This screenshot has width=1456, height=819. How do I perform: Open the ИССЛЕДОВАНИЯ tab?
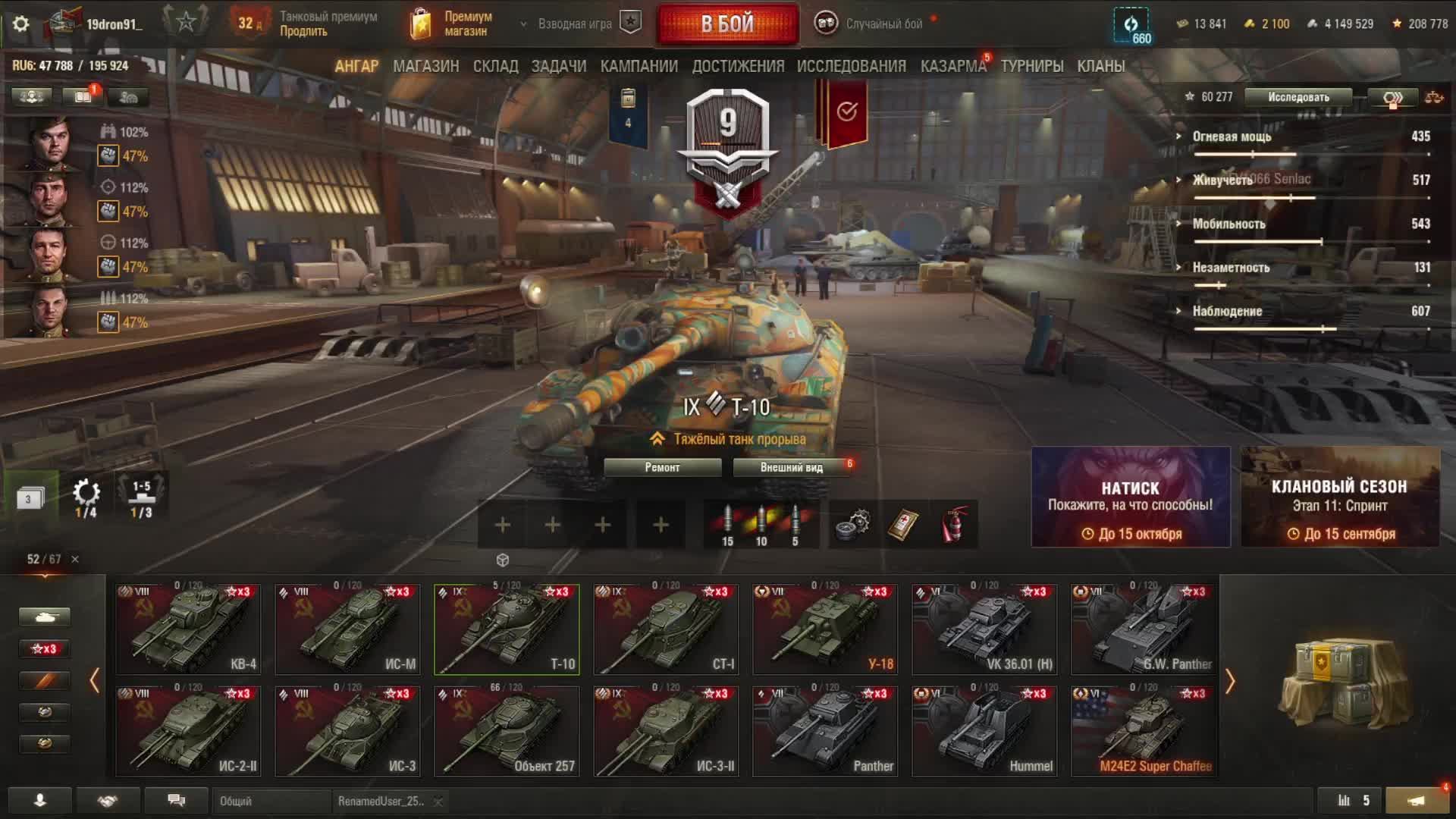click(851, 67)
